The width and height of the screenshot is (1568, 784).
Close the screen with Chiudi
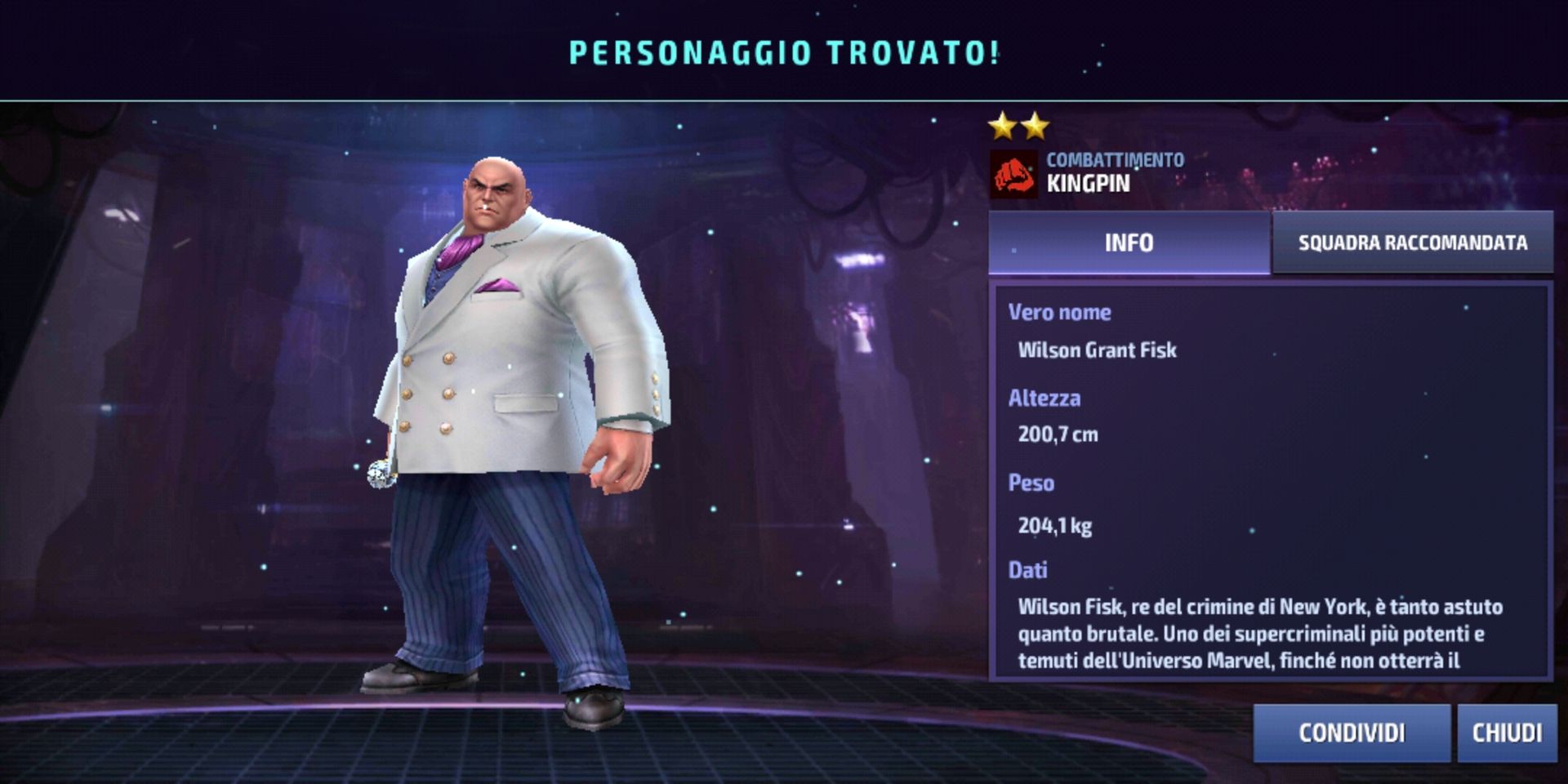pyautogui.click(x=1507, y=733)
